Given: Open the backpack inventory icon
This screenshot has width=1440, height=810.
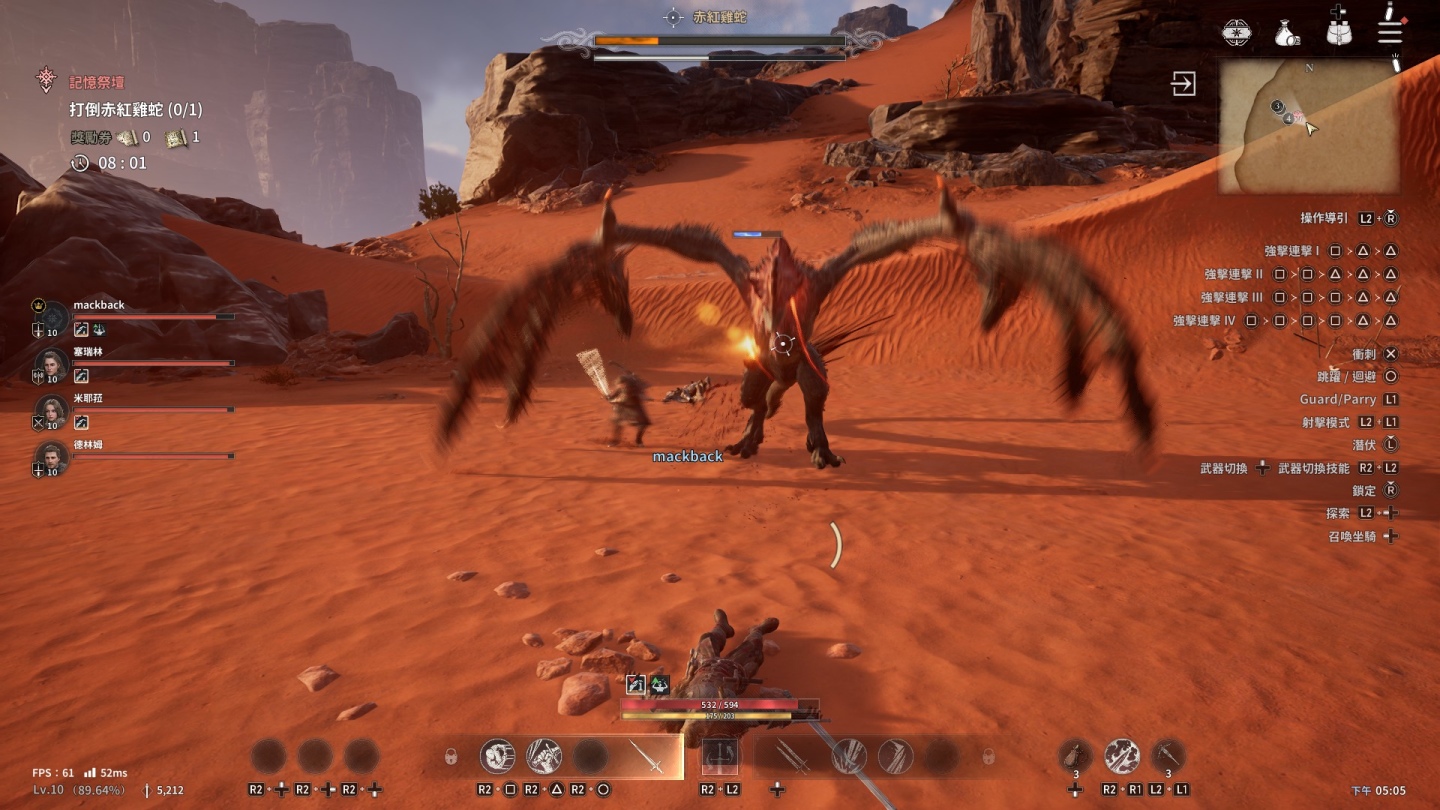Looking at the screenshot, I should [1339, 30].
